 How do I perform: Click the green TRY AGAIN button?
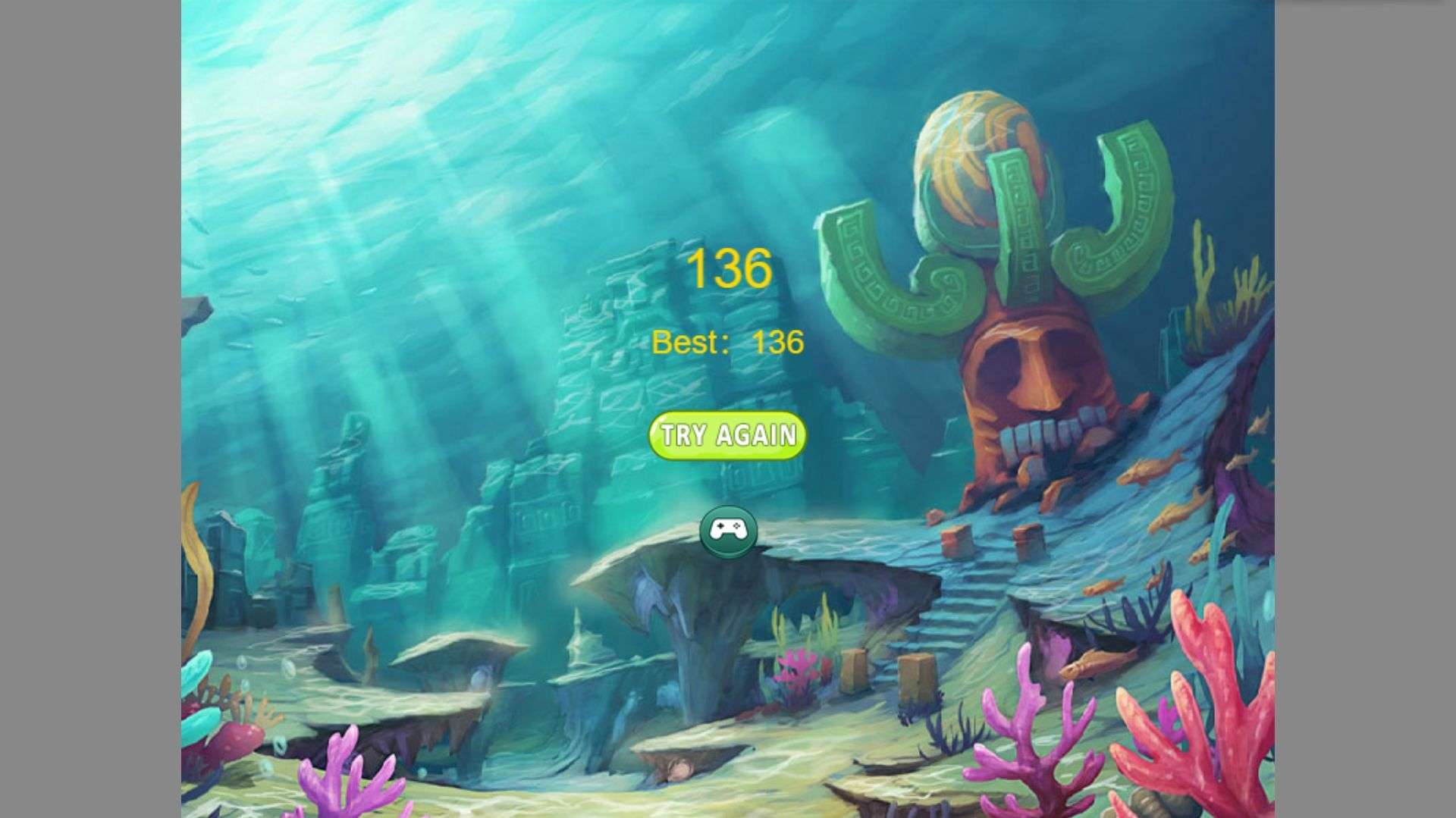pyautogui.click(x=727, y=436)
